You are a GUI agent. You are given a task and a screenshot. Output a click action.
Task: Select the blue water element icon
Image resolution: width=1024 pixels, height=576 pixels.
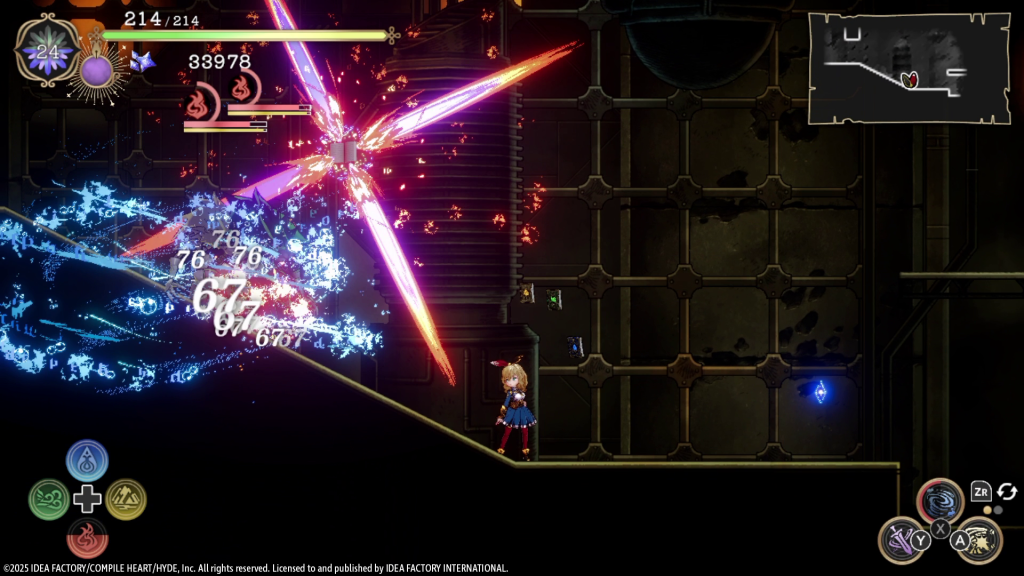coord(87,460)
